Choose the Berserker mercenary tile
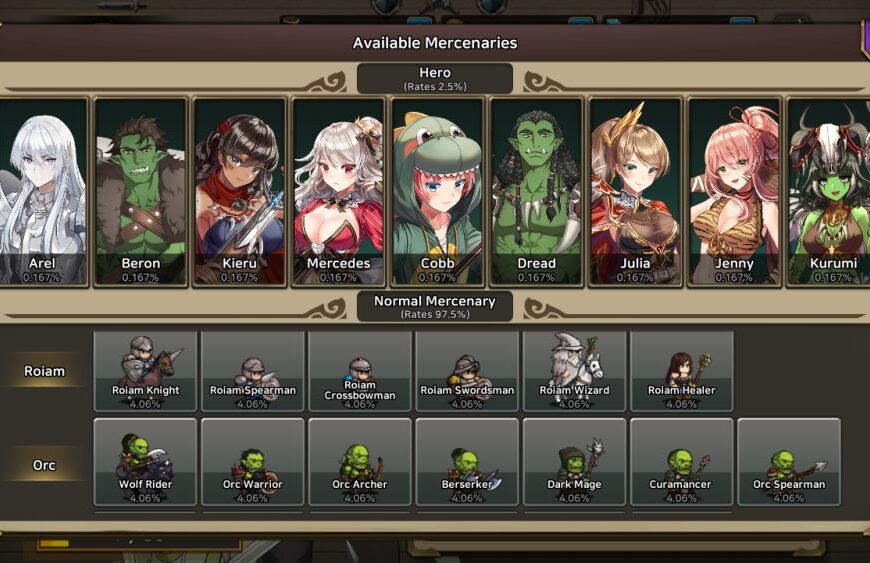The height and width of the screenshot is (563, 870). [467, 462]
